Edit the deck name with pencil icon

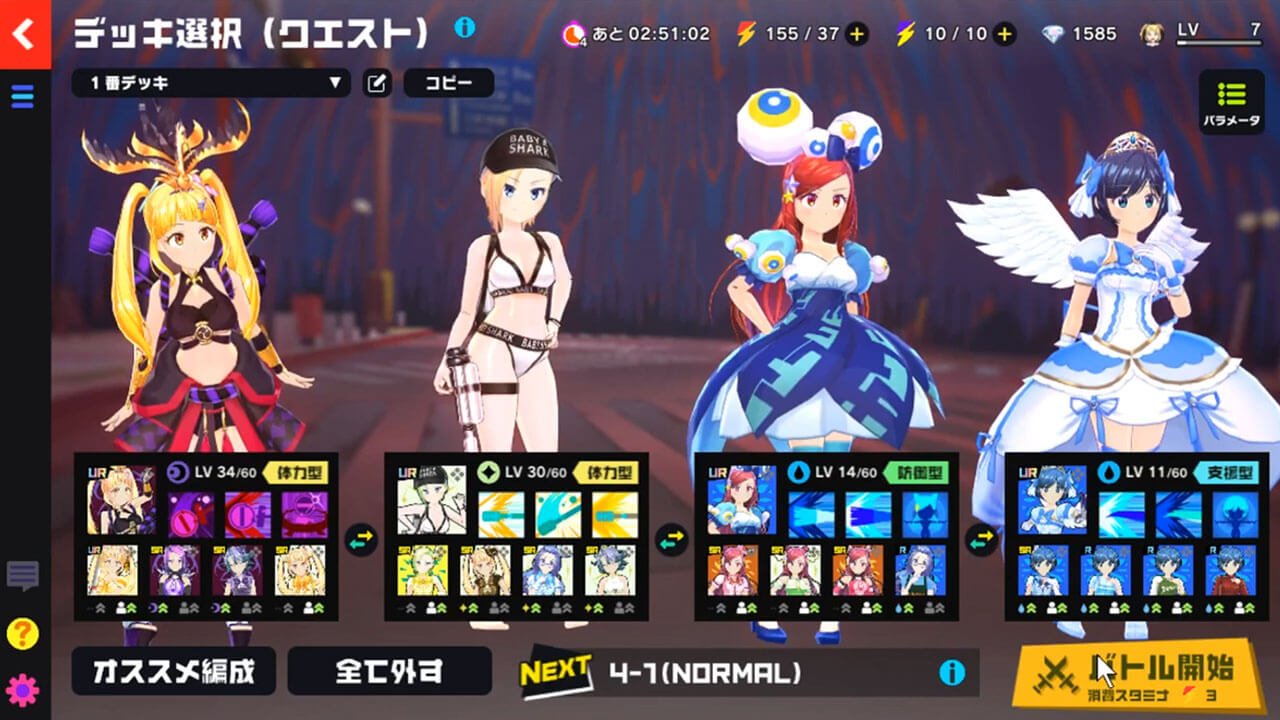[x=377, y=83]
